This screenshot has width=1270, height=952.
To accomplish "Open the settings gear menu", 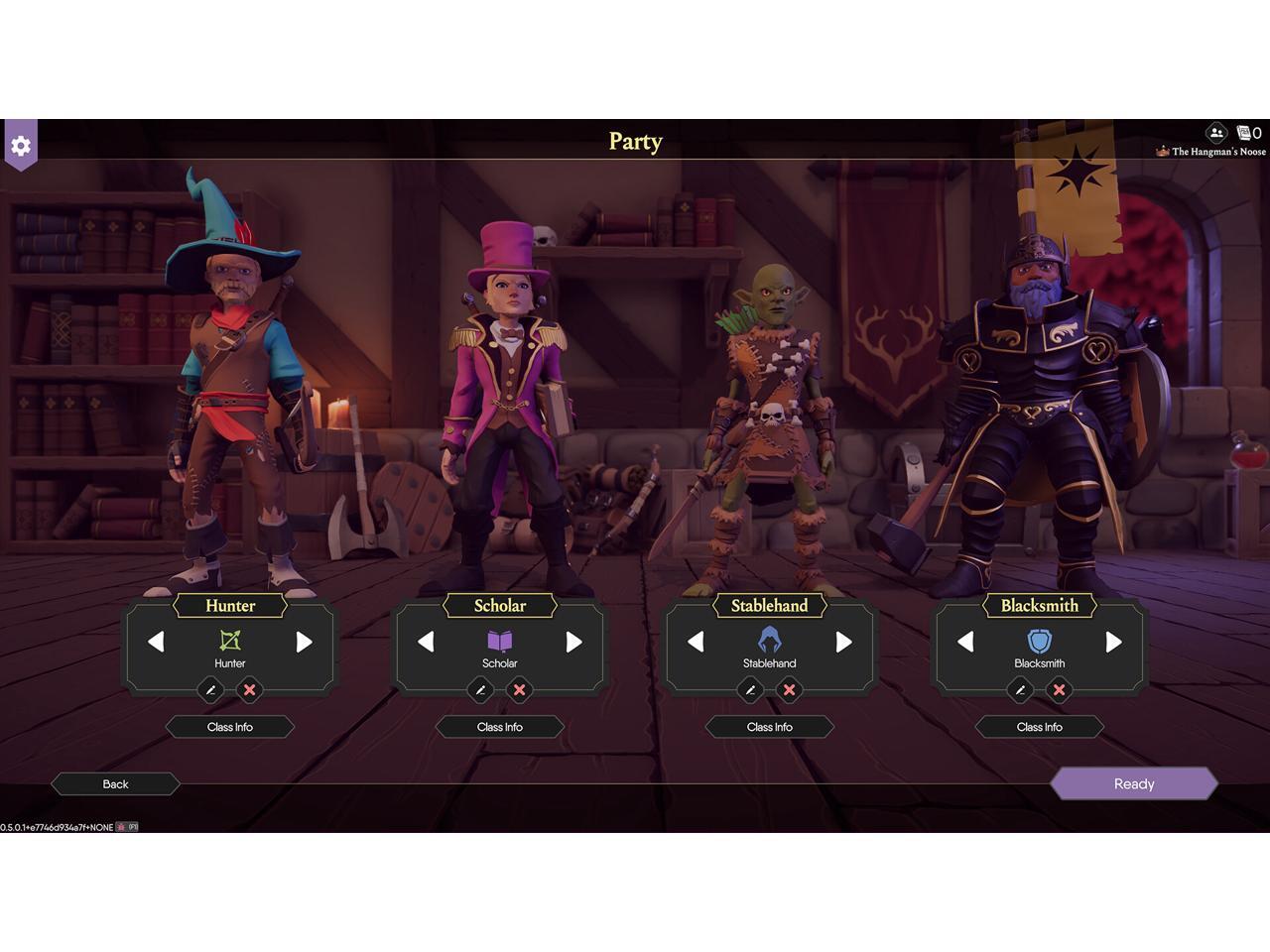I will click(20, 146).
